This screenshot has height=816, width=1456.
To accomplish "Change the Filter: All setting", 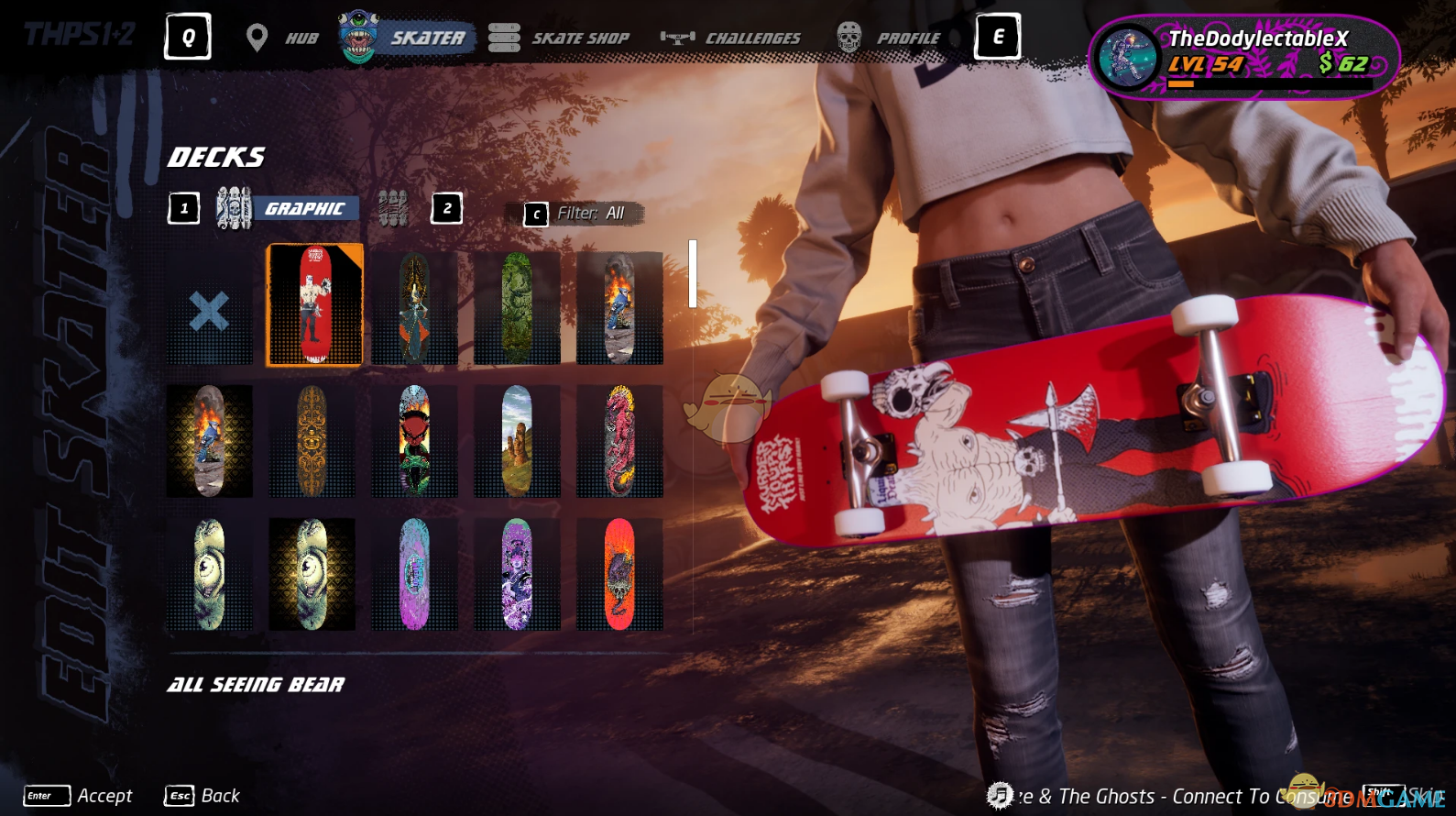I will point(577,214).
